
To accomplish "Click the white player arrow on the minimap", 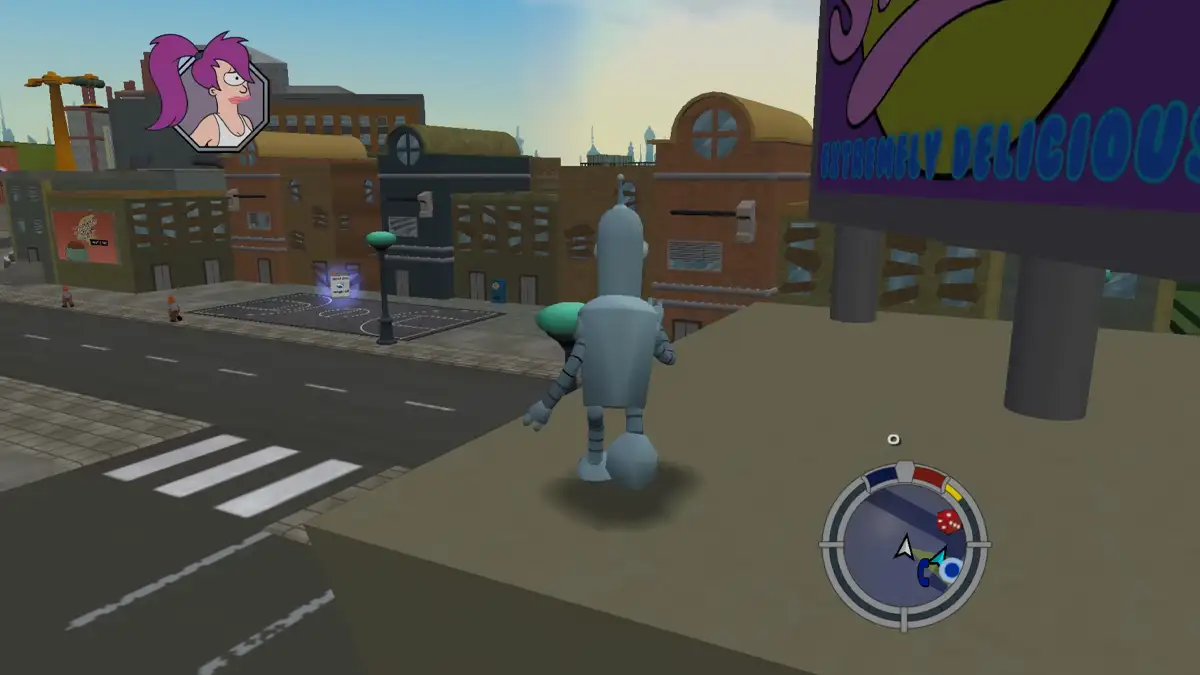I will [905, 546].
